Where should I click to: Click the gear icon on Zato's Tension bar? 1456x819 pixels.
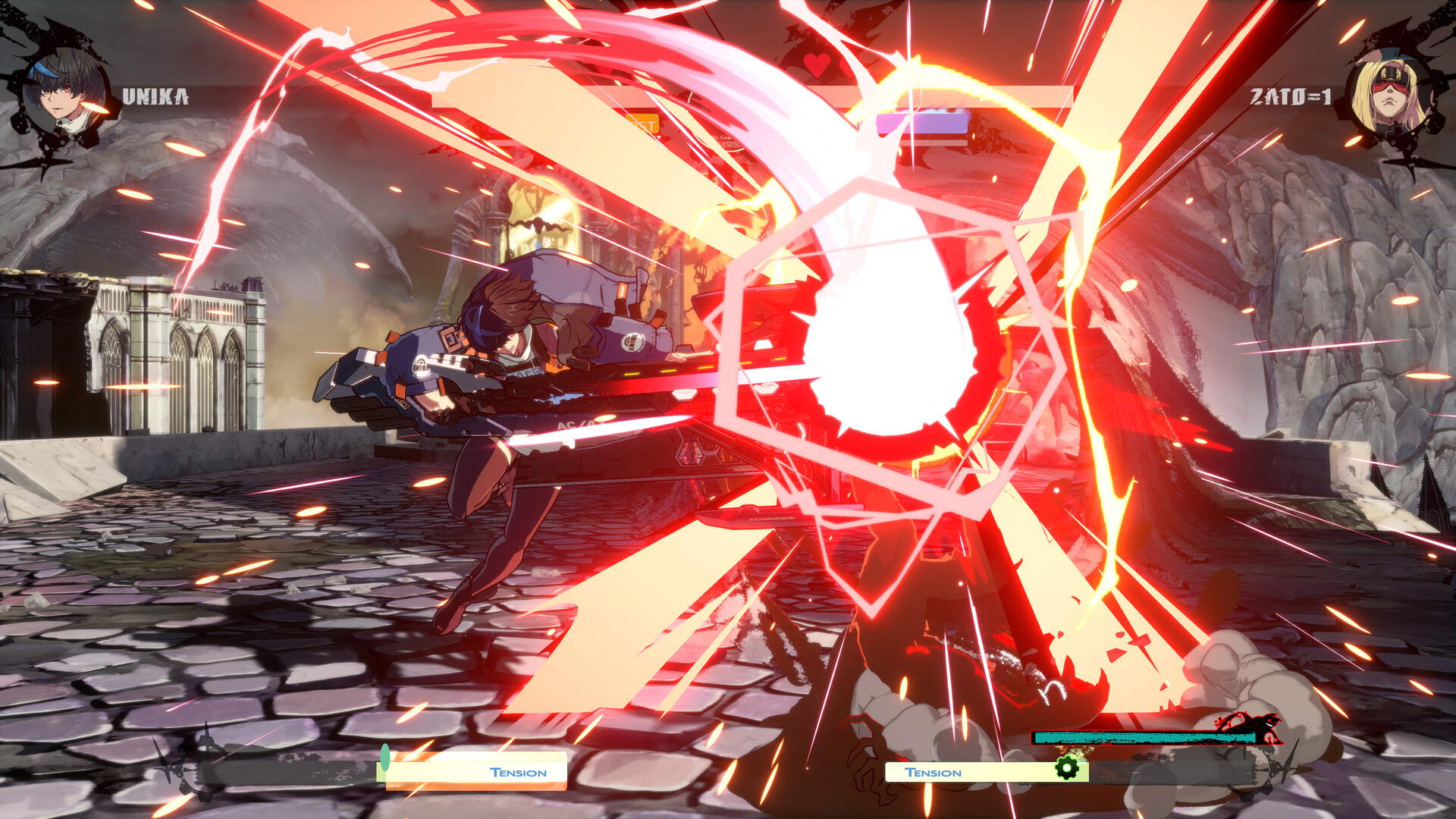tap(1066, 767)
